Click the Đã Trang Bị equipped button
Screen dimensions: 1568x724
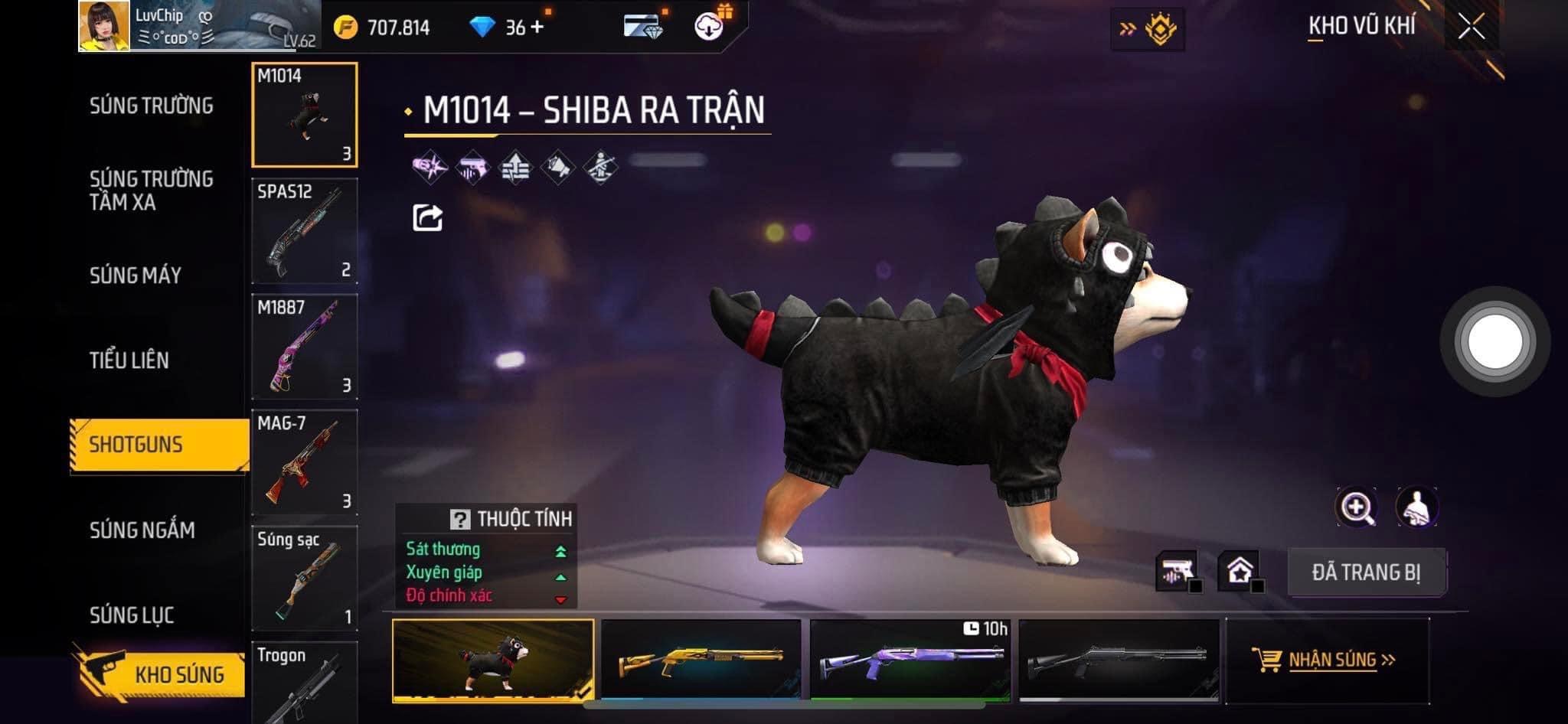(x=1367, y=572)
